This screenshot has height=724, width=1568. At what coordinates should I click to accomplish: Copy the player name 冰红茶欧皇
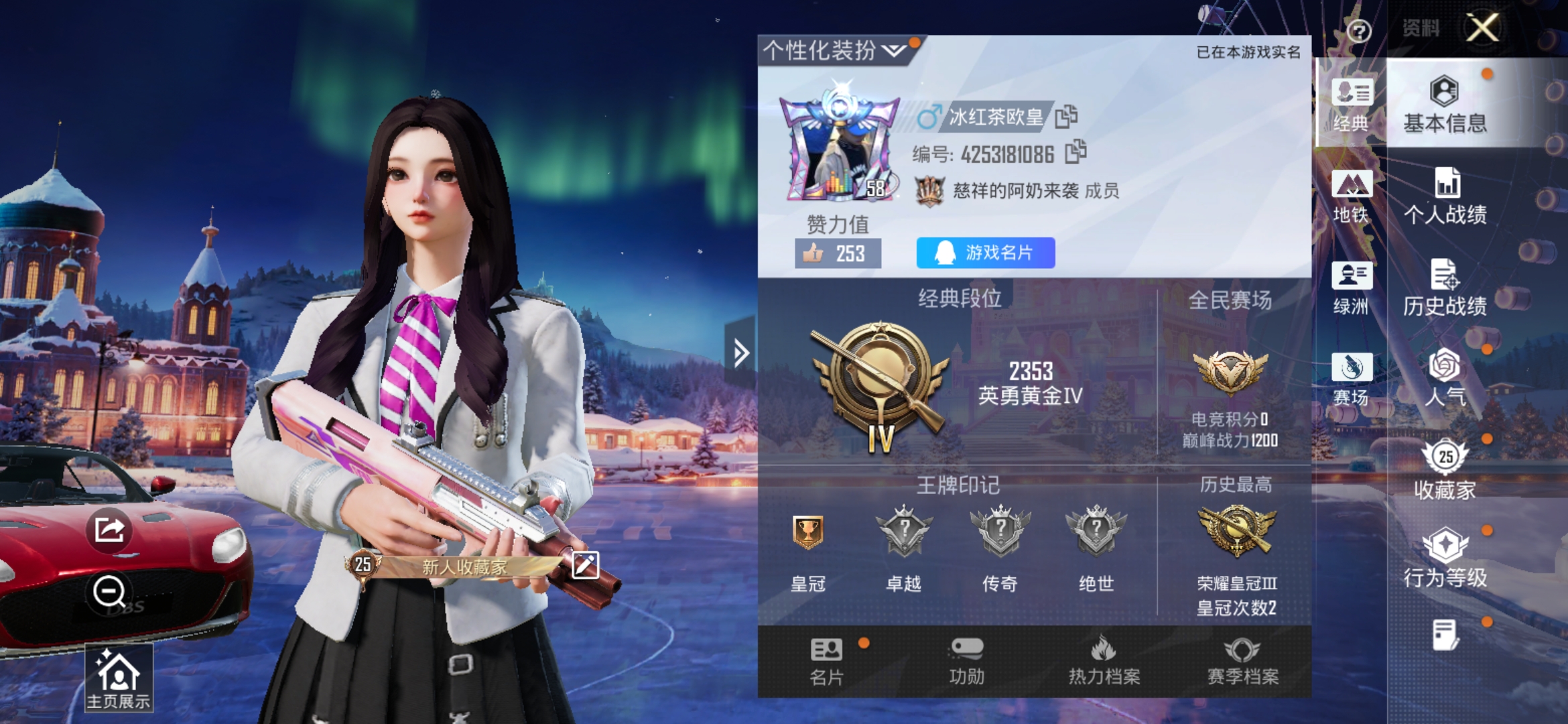(x=1068, y=115)
